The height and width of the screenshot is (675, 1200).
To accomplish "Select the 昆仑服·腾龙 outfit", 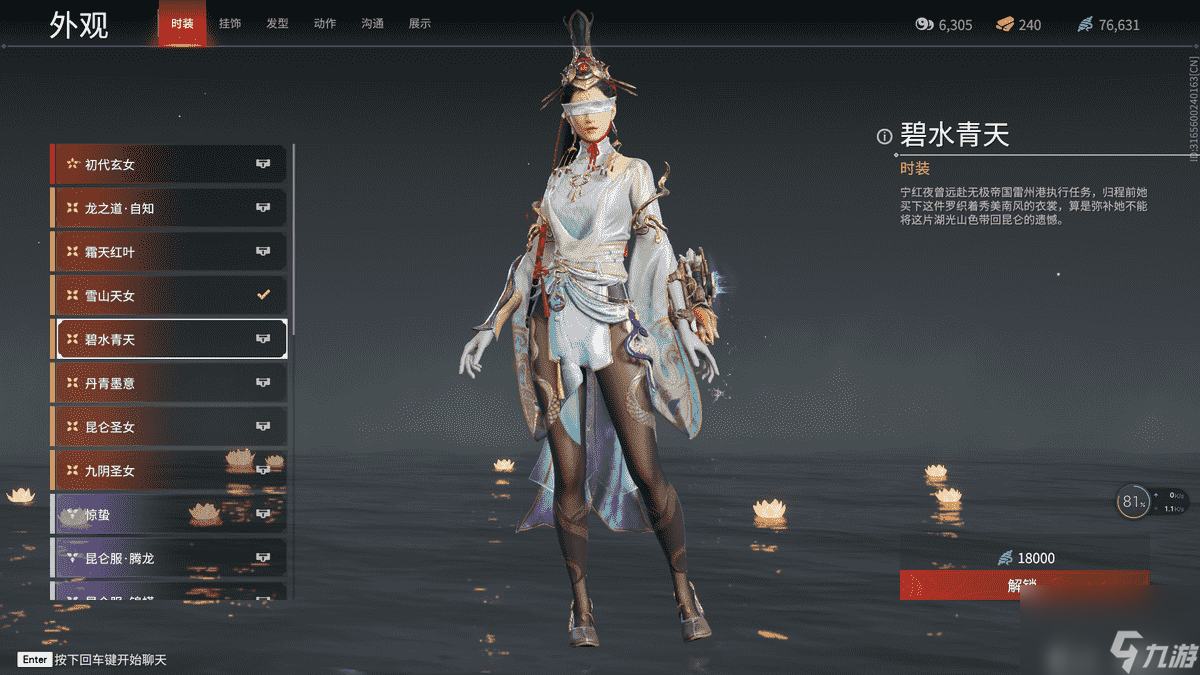I will pos(169,557).
